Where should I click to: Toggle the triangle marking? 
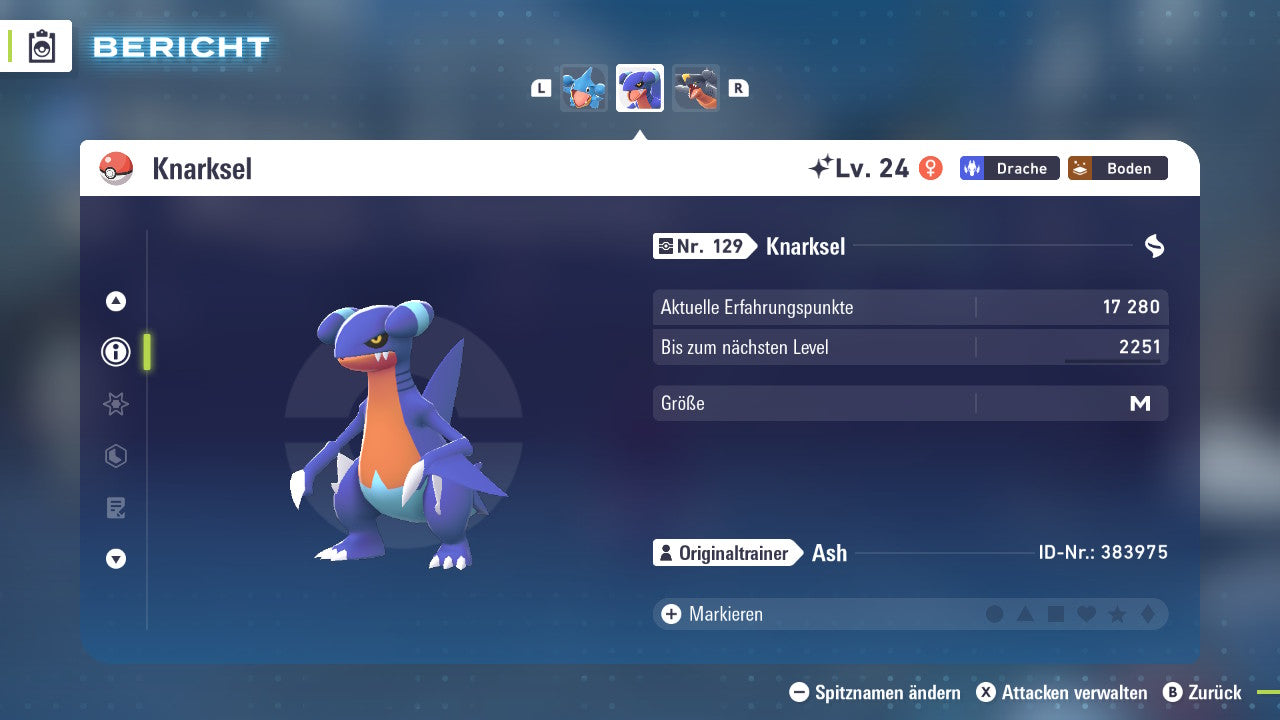[x=1025, y=614]
